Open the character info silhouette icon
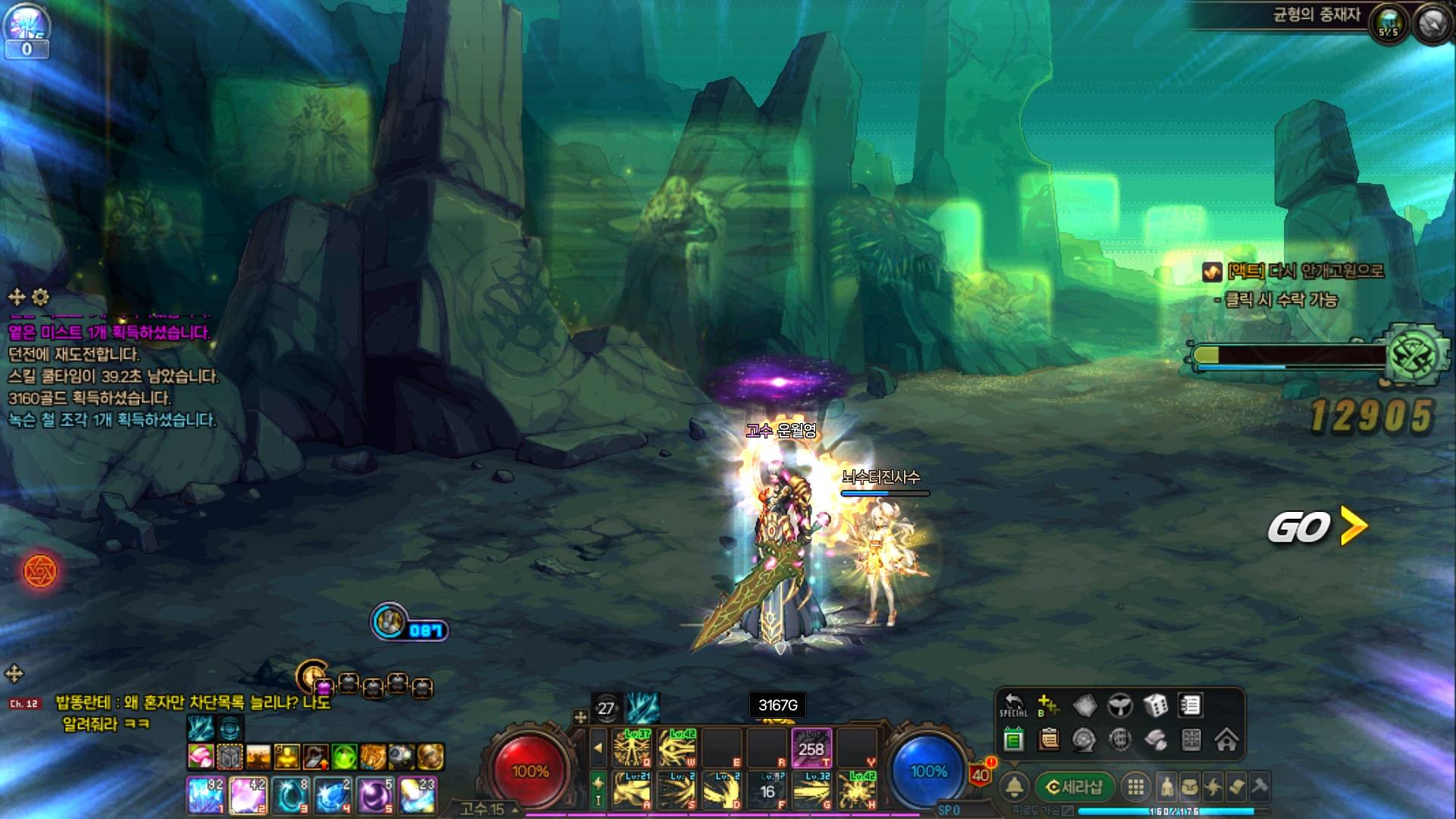 pyautogui.click(x=1167, y=787)
